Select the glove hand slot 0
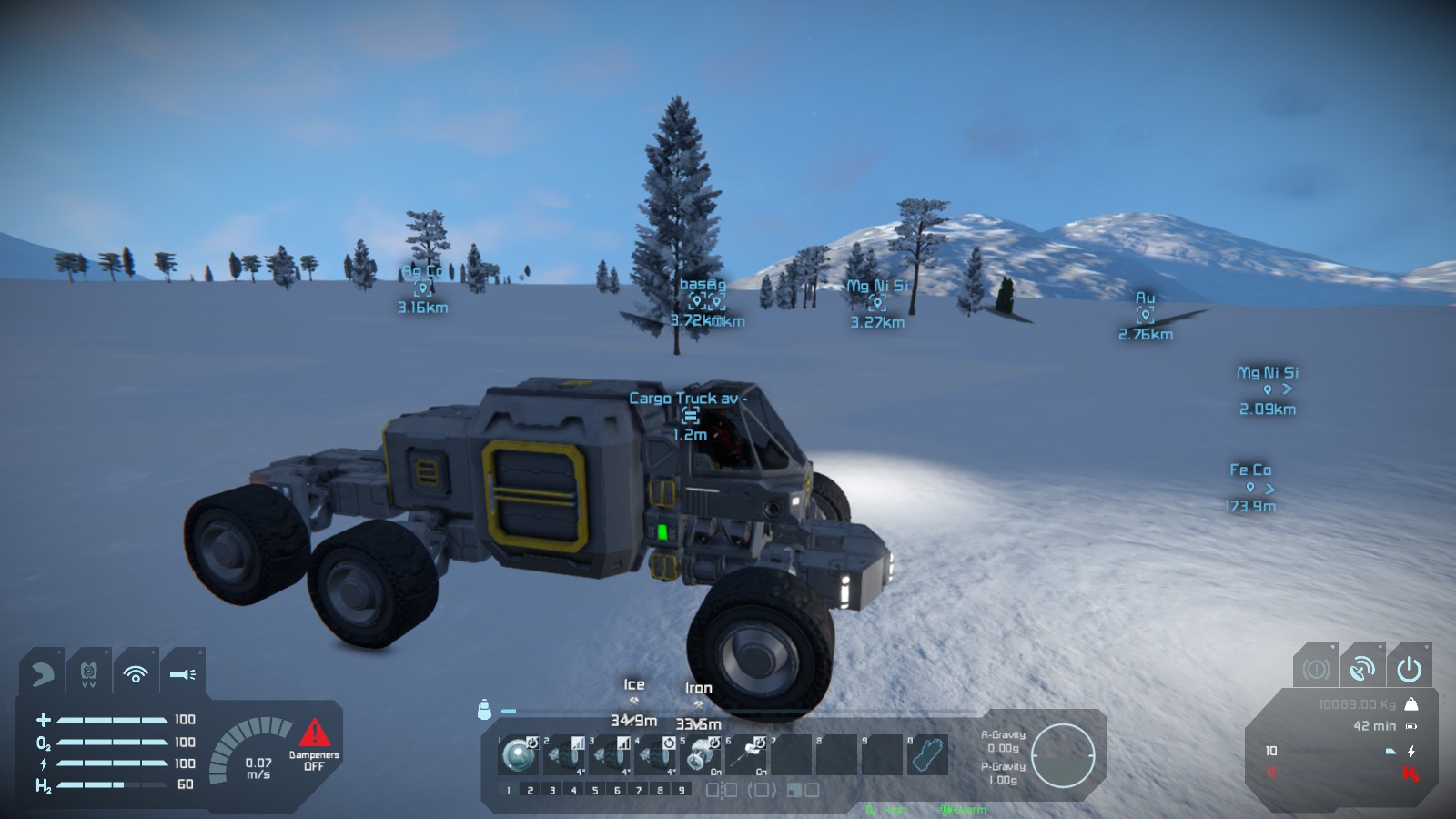The height and width of the screenshot is (819, 1456). click(927, 755)
